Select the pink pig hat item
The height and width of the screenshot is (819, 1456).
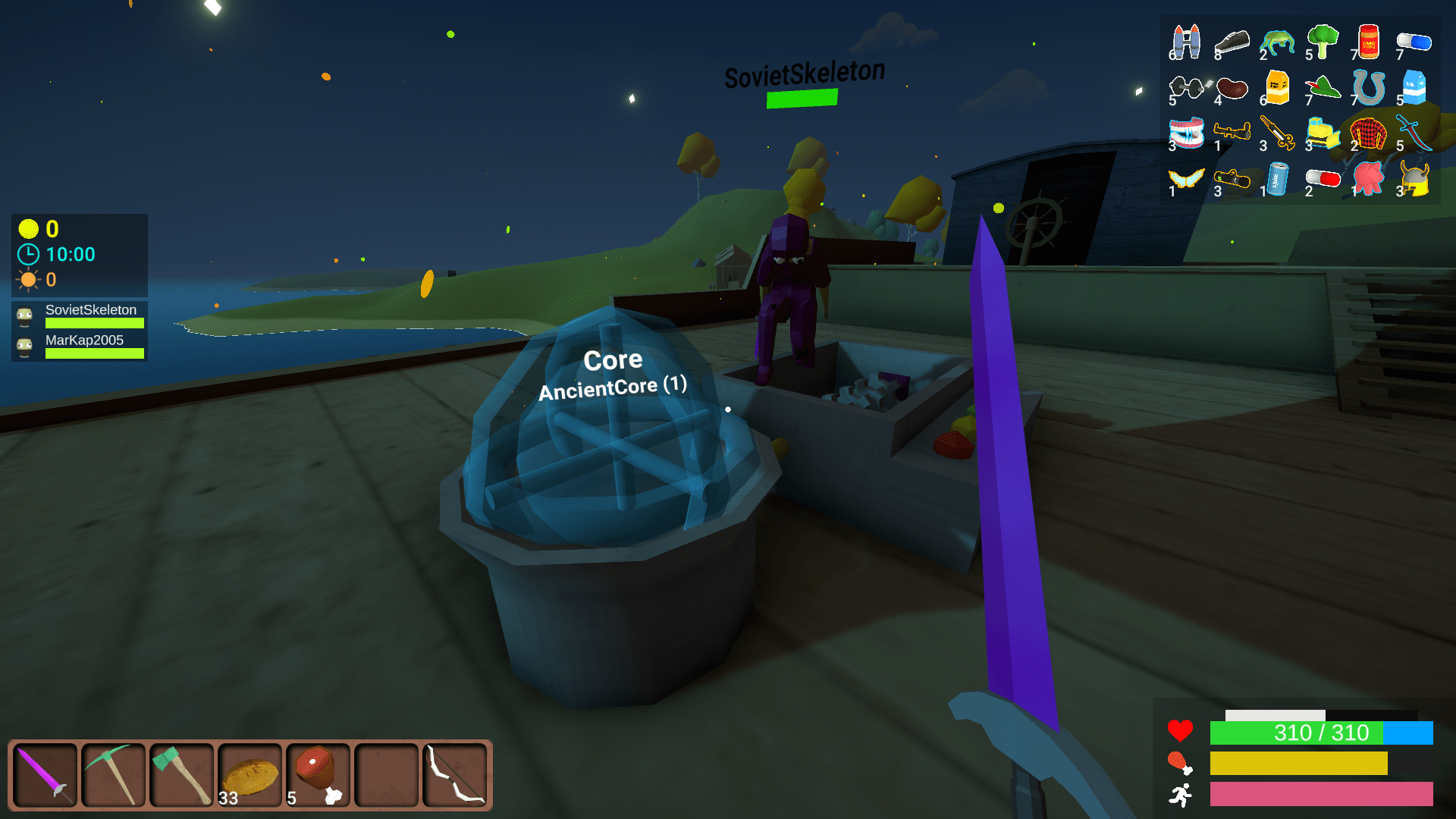pyautogui.click(x=1367, y=178)
